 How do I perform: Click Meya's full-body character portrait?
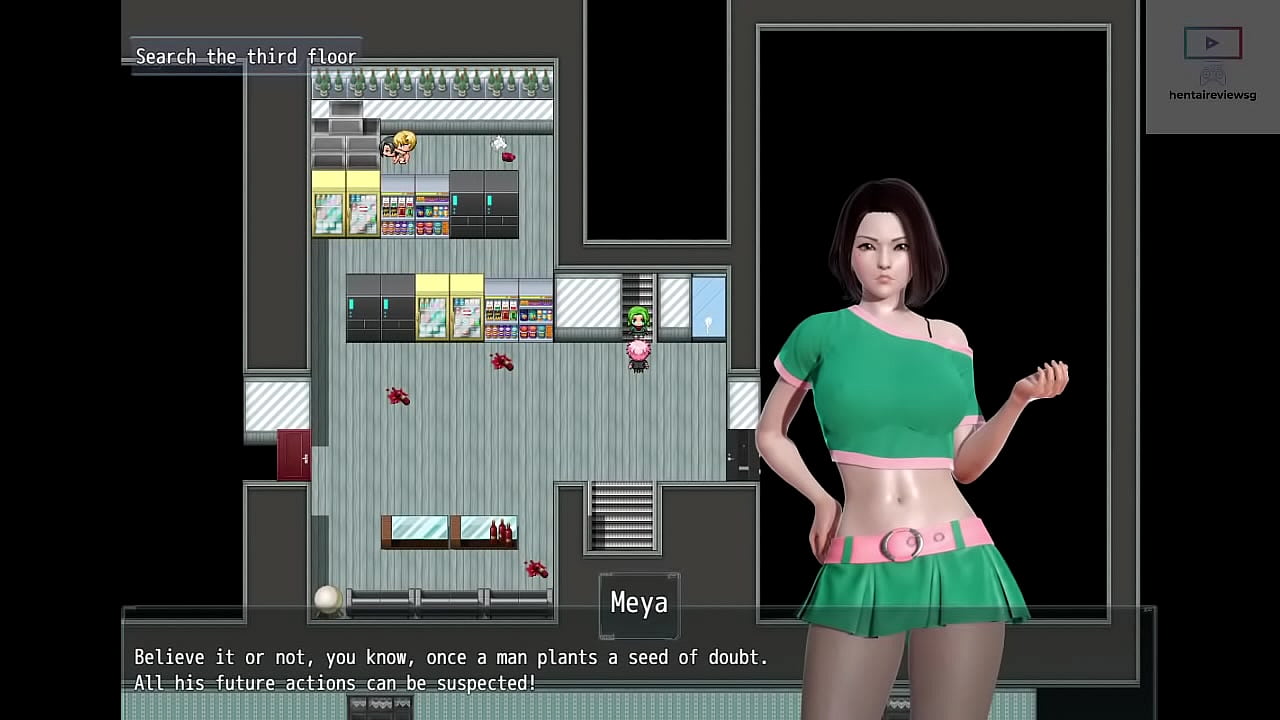(x=900, y=400)
